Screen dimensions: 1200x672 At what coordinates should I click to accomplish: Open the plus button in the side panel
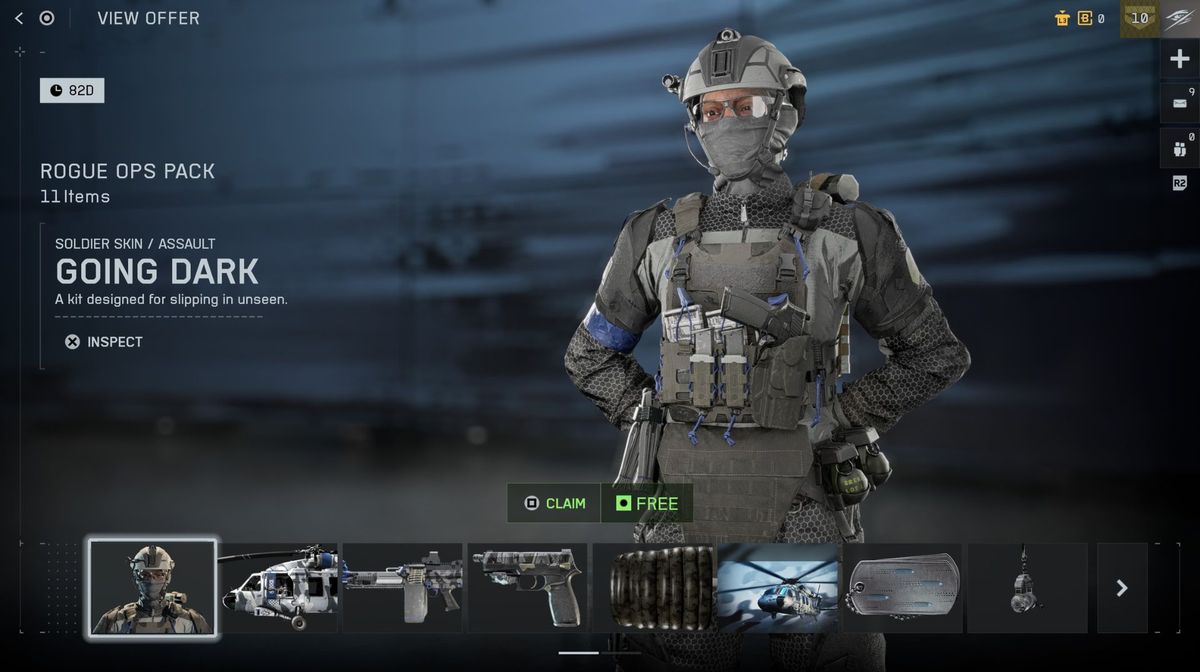(1179, 59)
